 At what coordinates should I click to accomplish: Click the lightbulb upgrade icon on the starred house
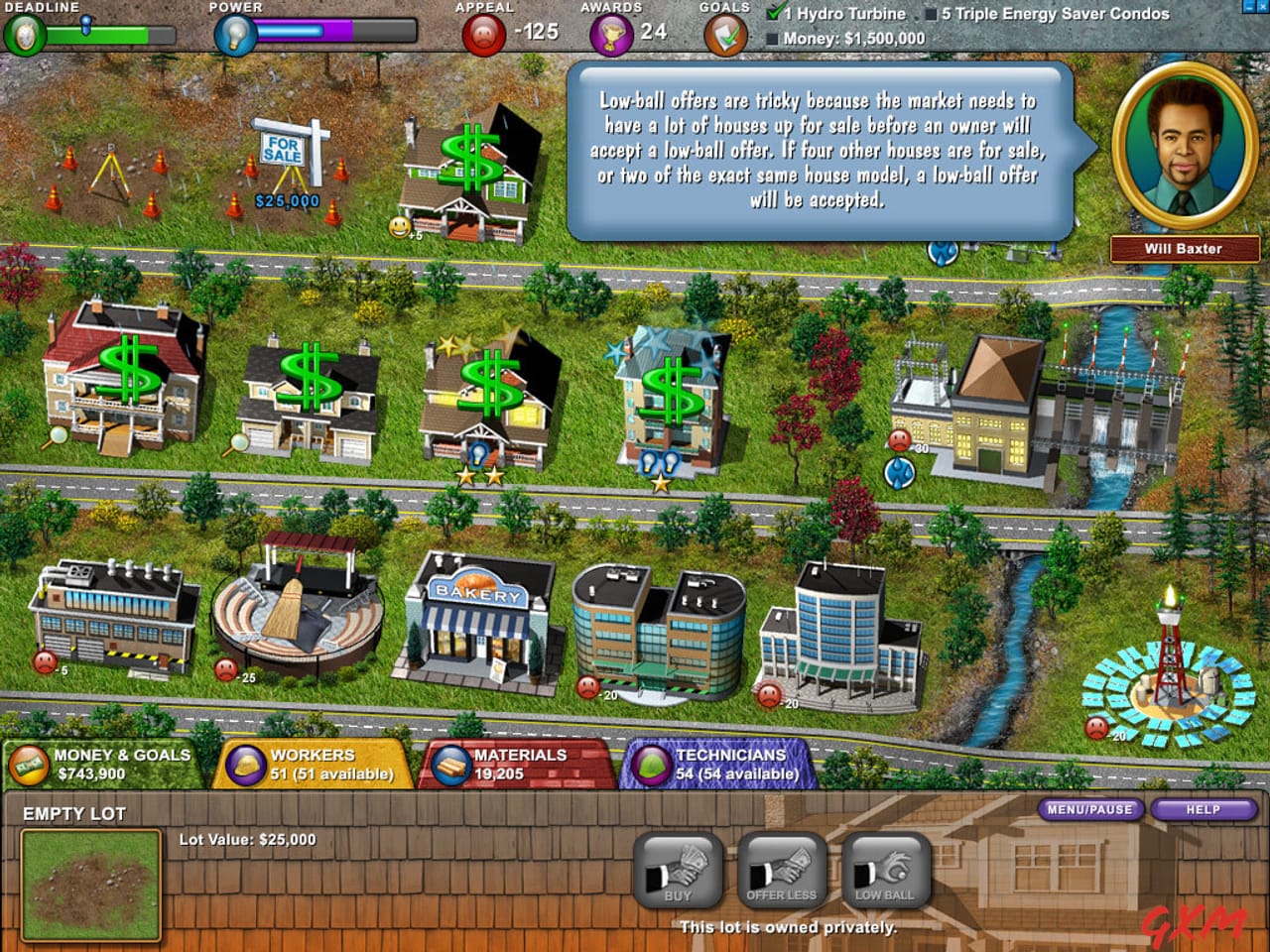click(480, 452)
